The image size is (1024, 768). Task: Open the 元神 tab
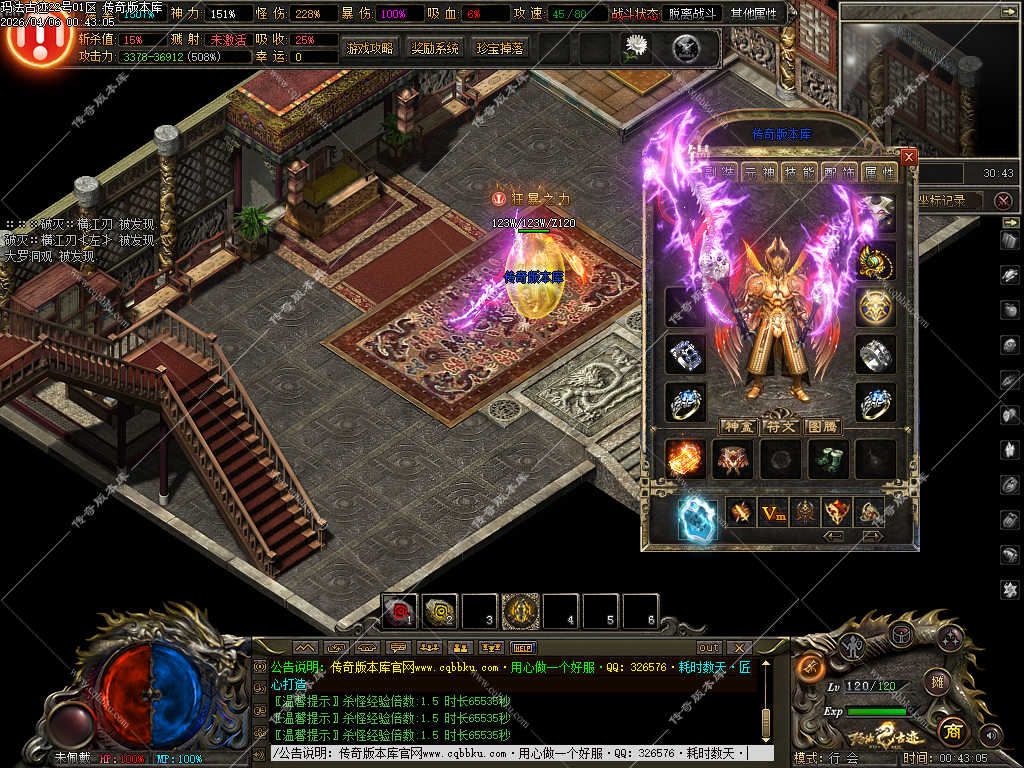pos(758,172)
